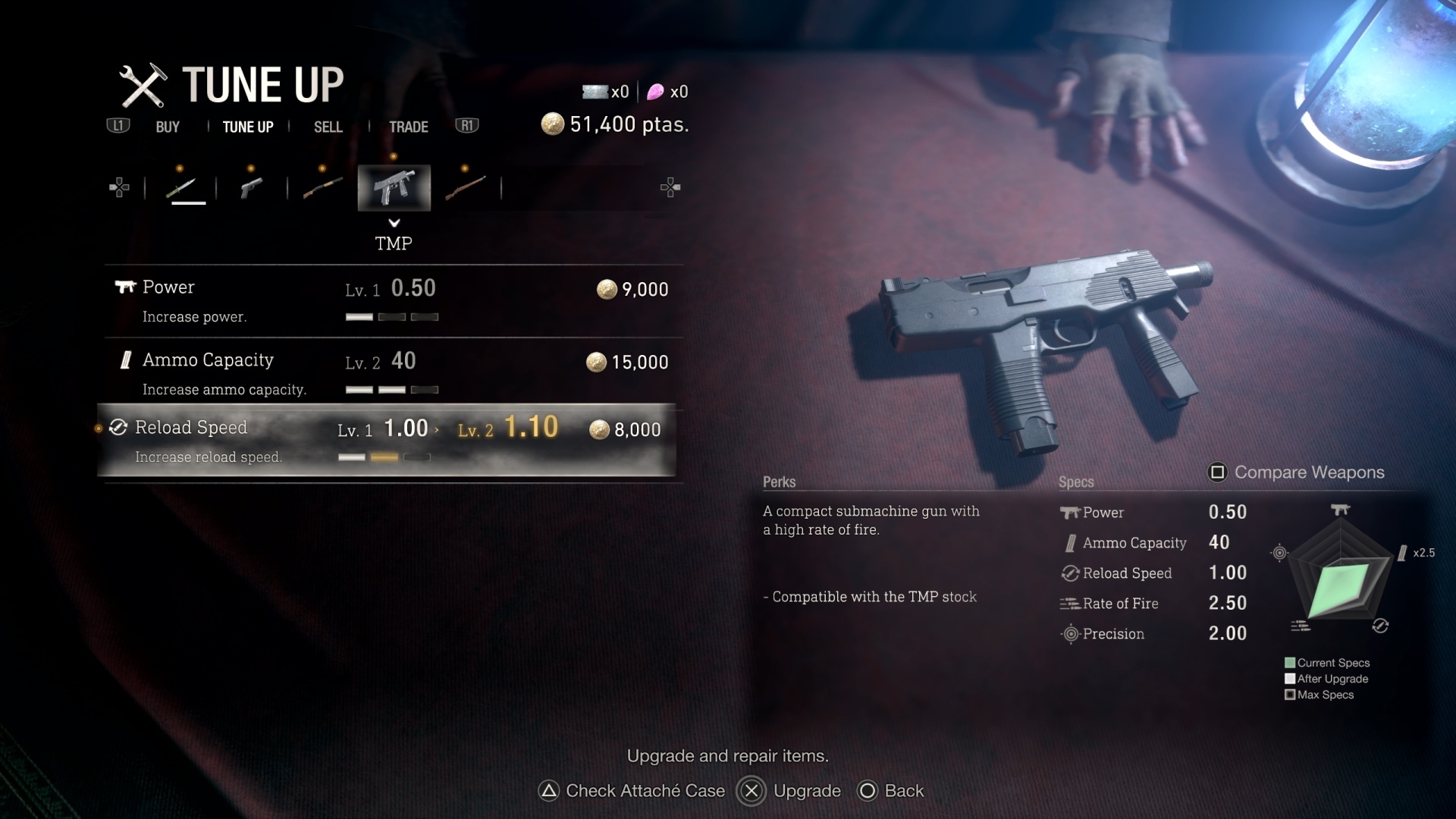
Task: Choose the bolt-action rifle icon
Action: point(465,187)
